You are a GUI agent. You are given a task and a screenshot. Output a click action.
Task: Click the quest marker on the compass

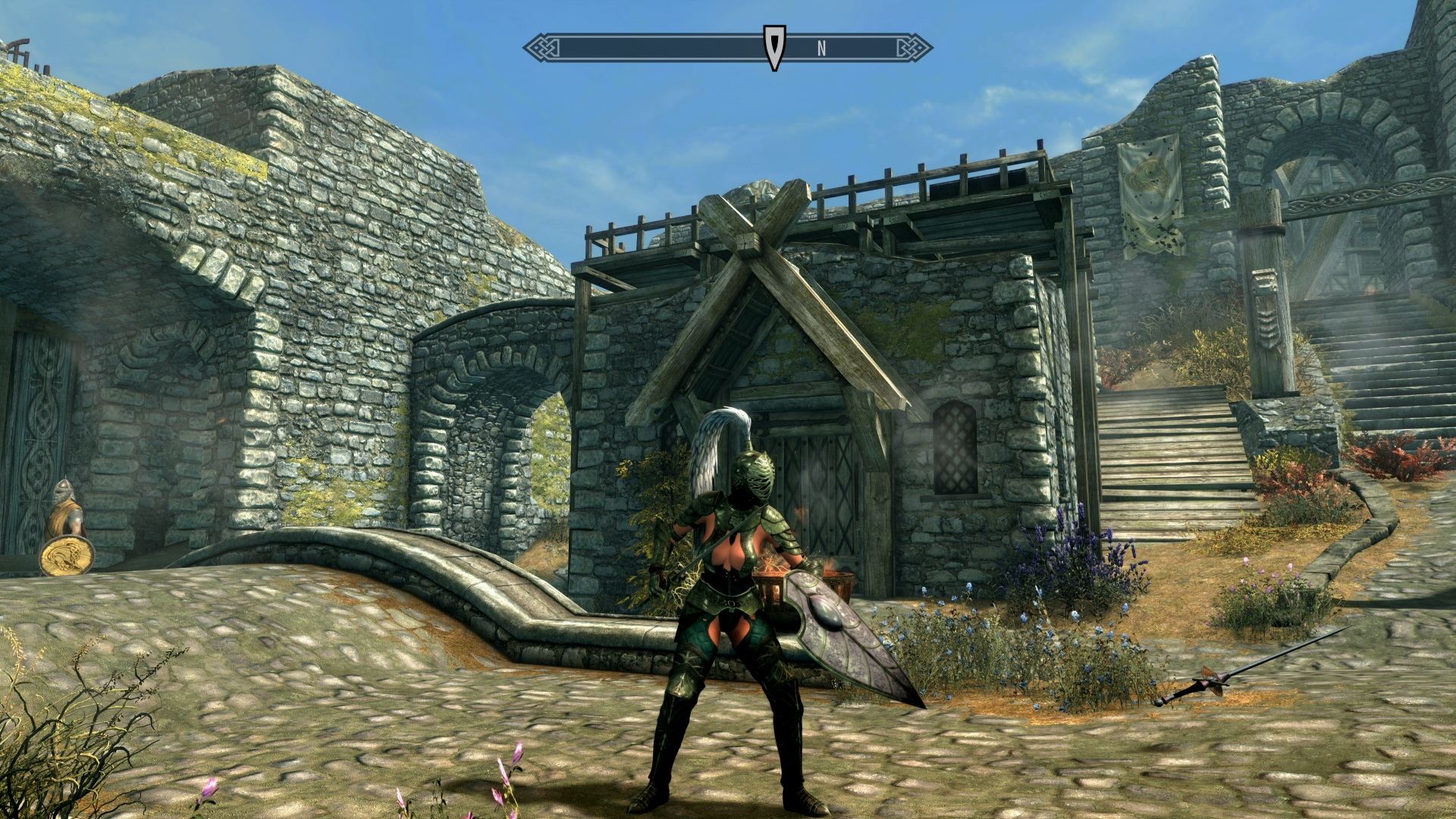tap(773, 47)
